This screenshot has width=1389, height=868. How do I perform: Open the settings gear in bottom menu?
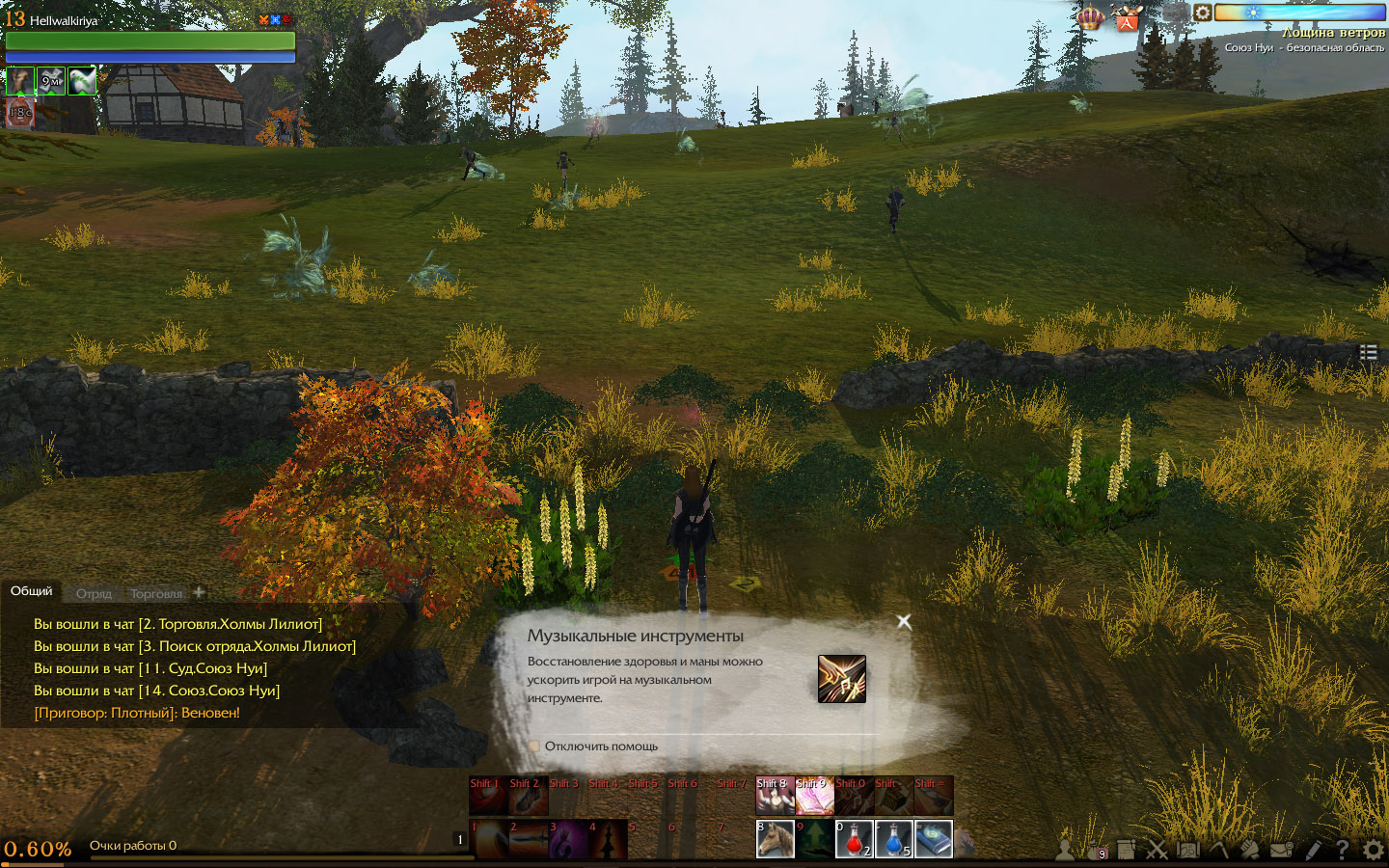pyautogui.click(x=1373, y=850)
